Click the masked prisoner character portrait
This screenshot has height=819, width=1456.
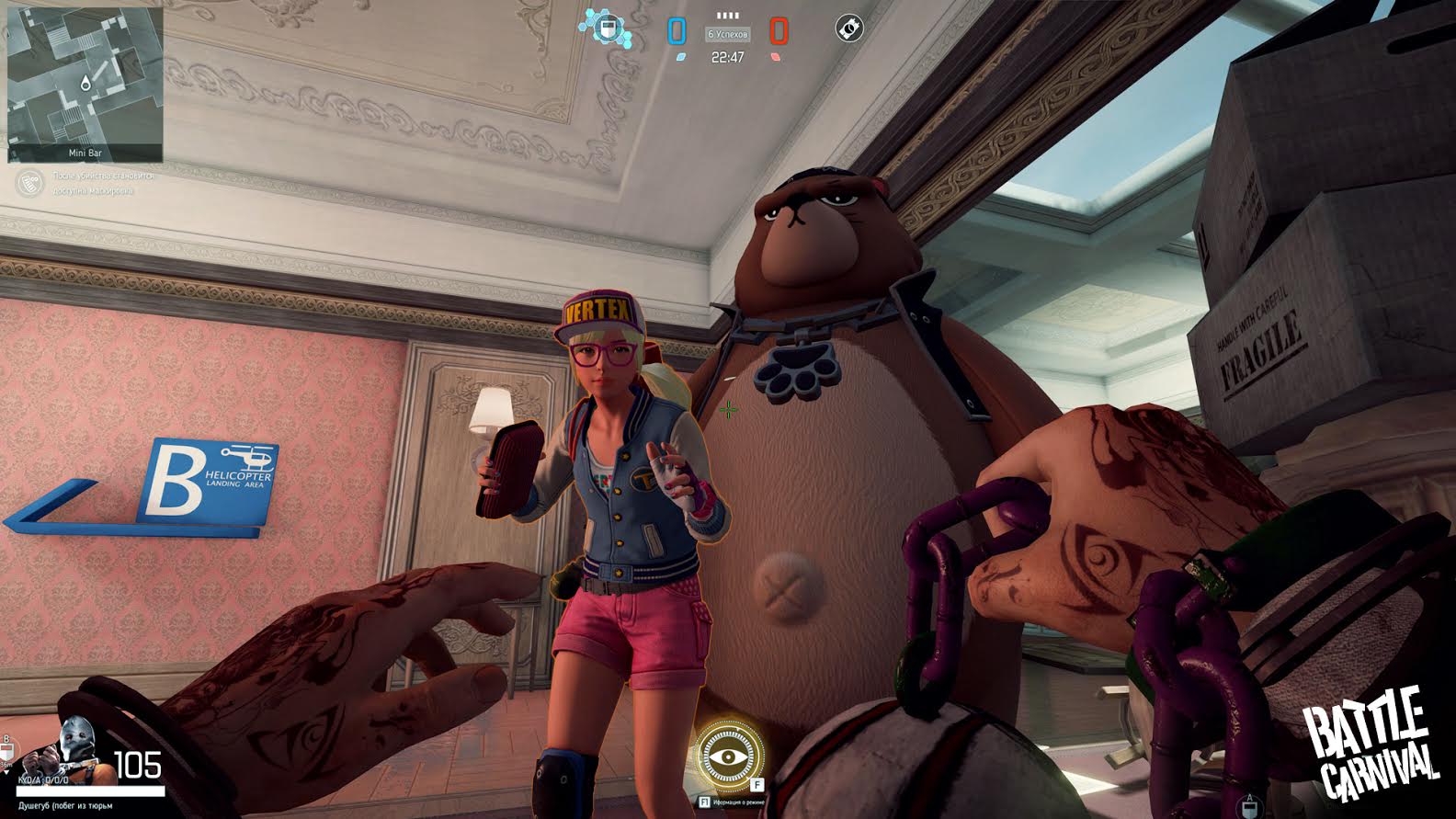tap(74, 754)
